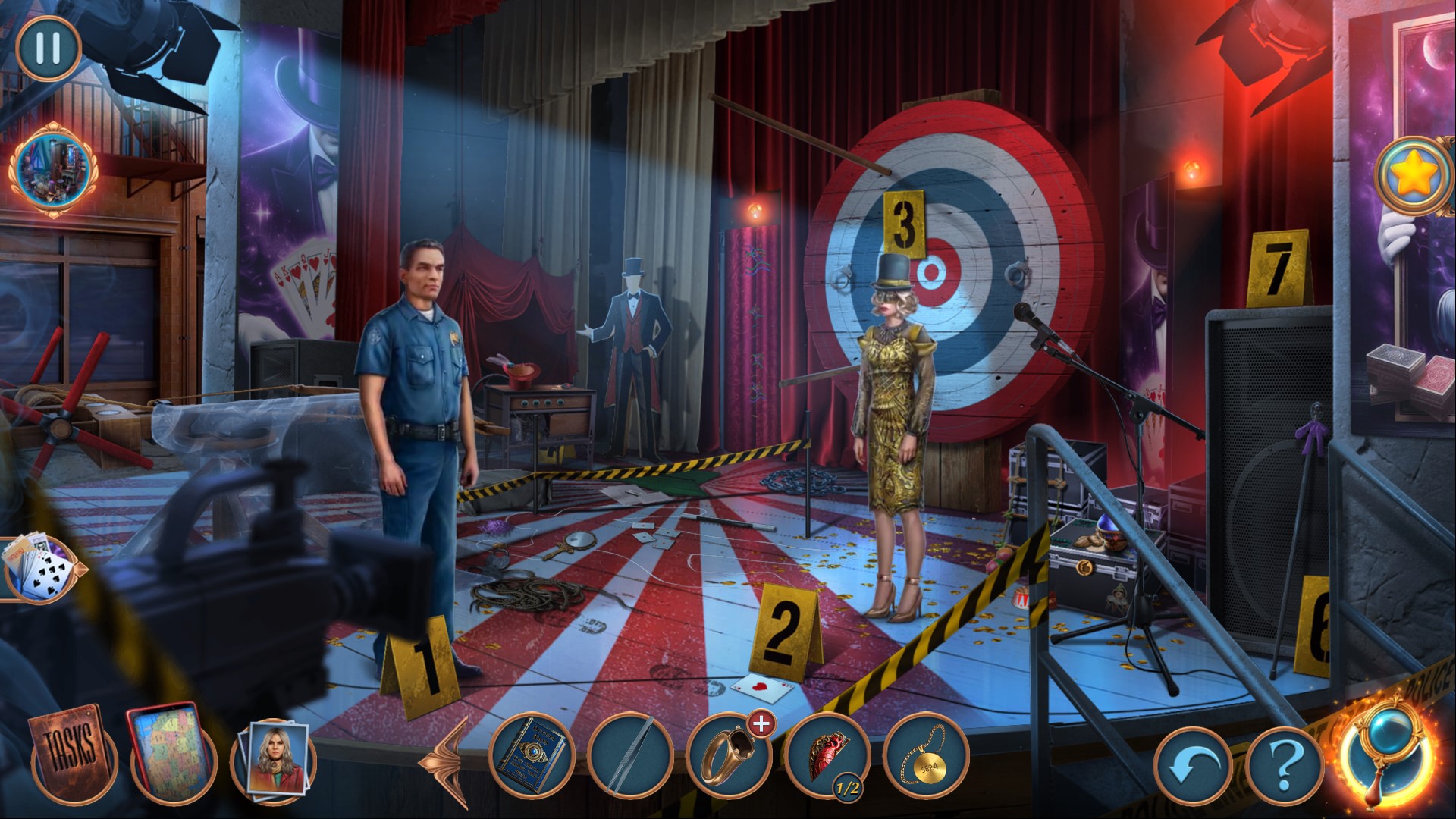Open the playing cards collection tab
1456x819 pixels.
39,569
